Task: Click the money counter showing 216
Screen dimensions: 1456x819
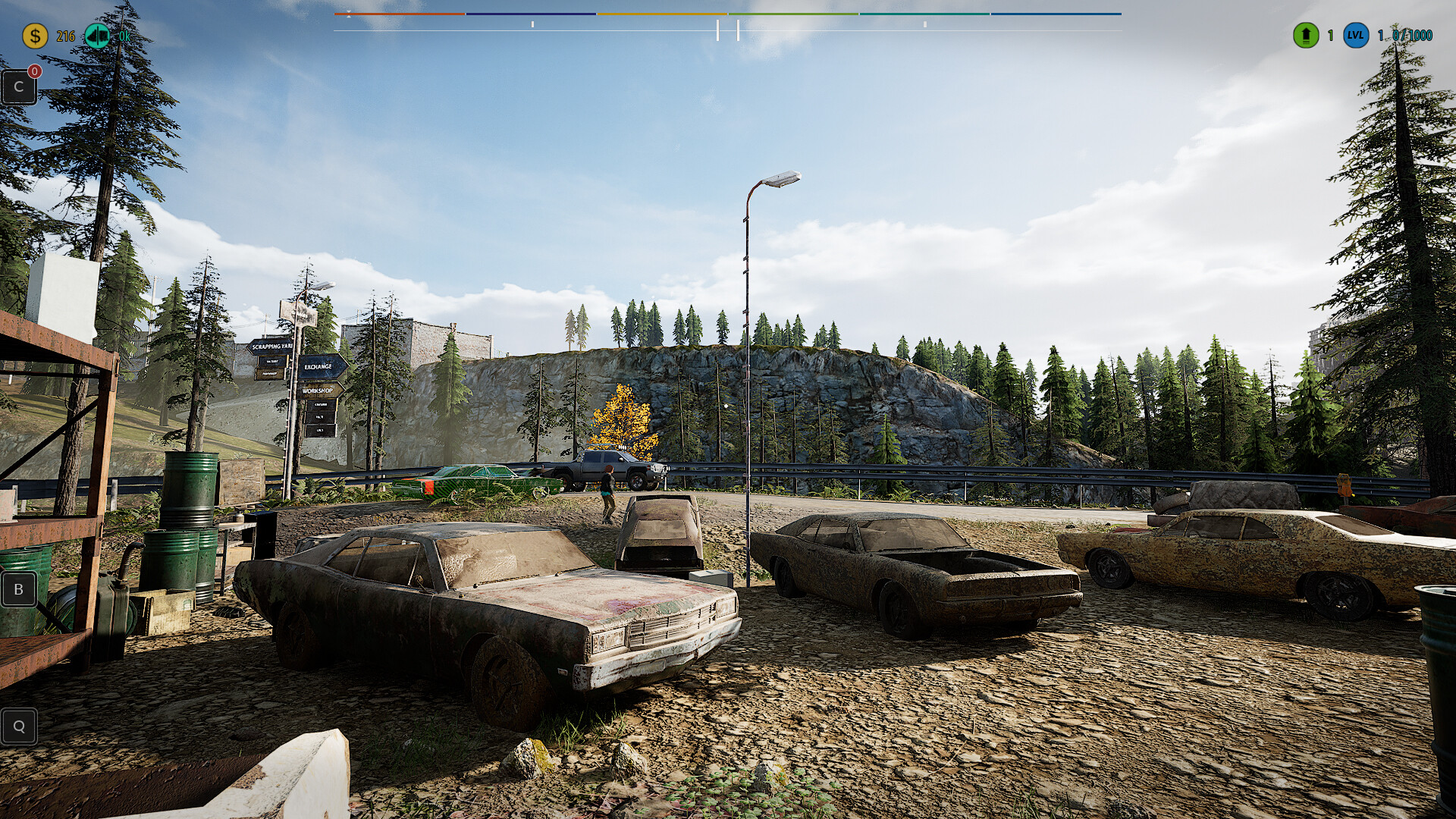Action: coord(64,34)
